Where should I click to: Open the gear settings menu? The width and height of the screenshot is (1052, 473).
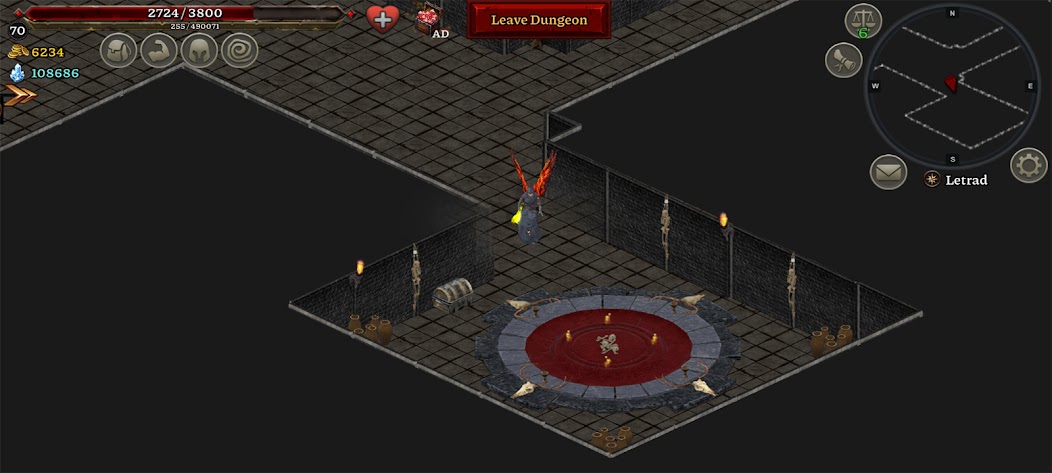pyautogui.click(x=1028, y=165)
